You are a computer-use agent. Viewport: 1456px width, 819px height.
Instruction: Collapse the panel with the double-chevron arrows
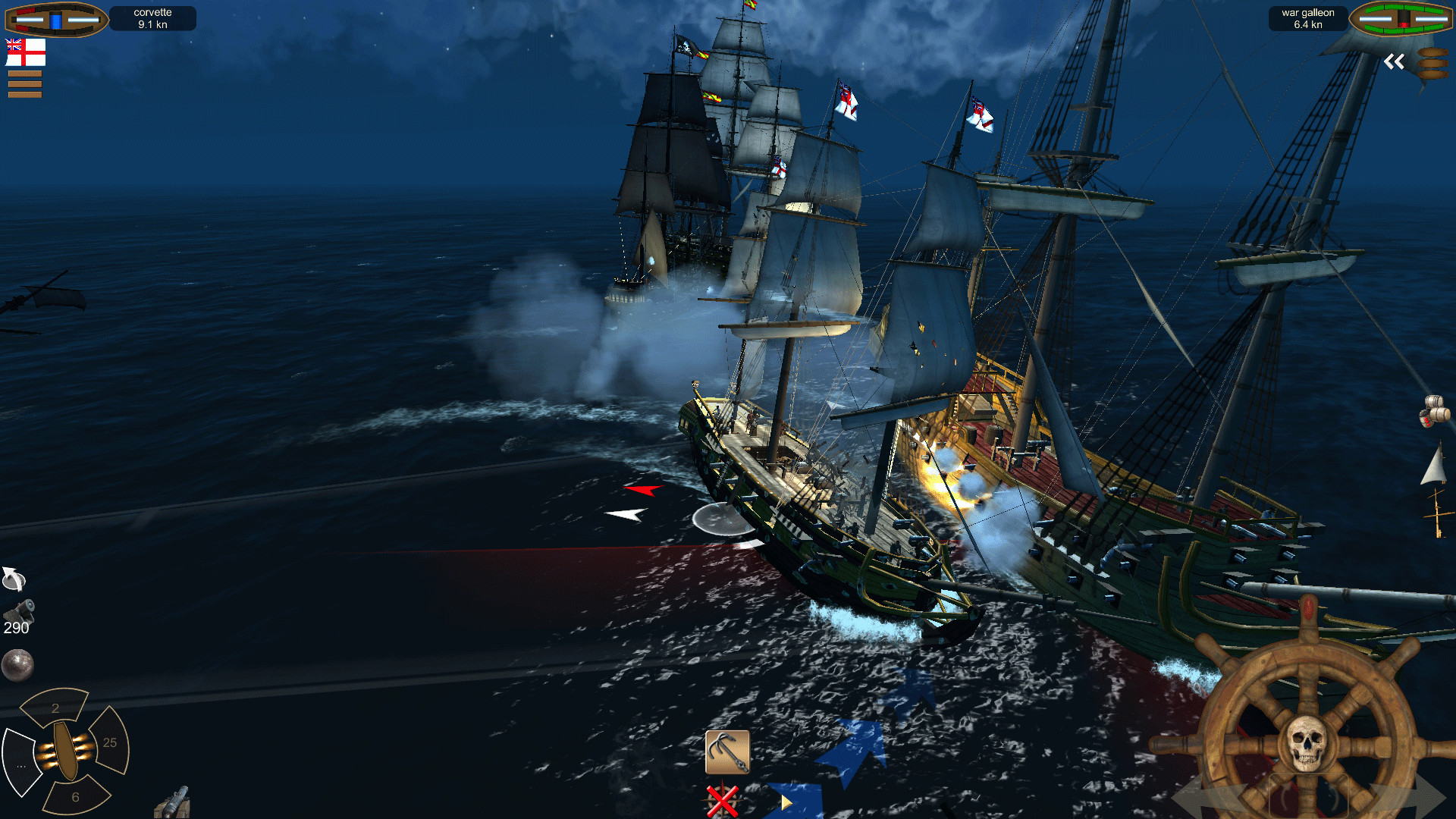pos(1394,62)
